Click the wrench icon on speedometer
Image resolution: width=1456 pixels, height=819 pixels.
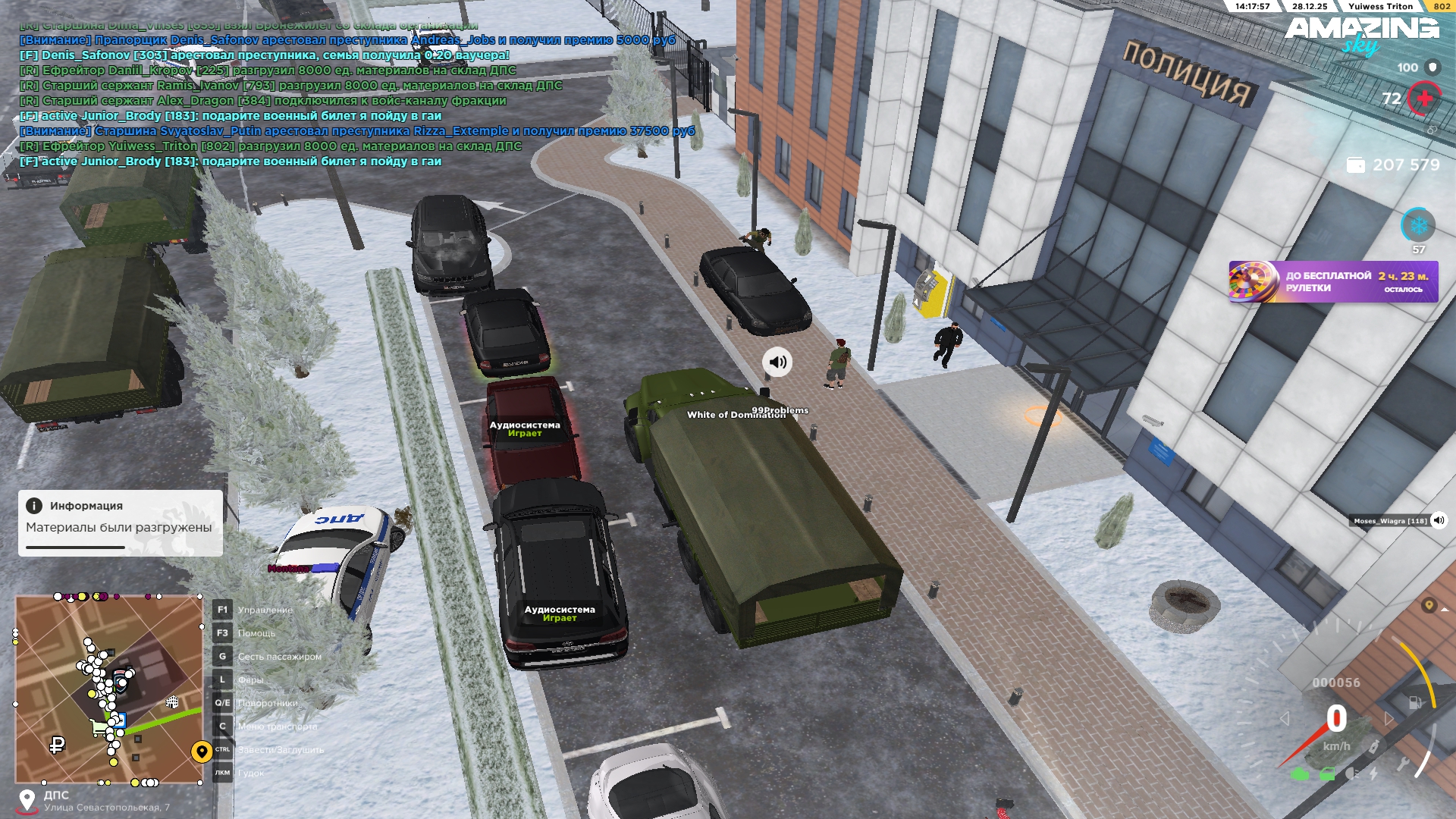pos(1403,764)
